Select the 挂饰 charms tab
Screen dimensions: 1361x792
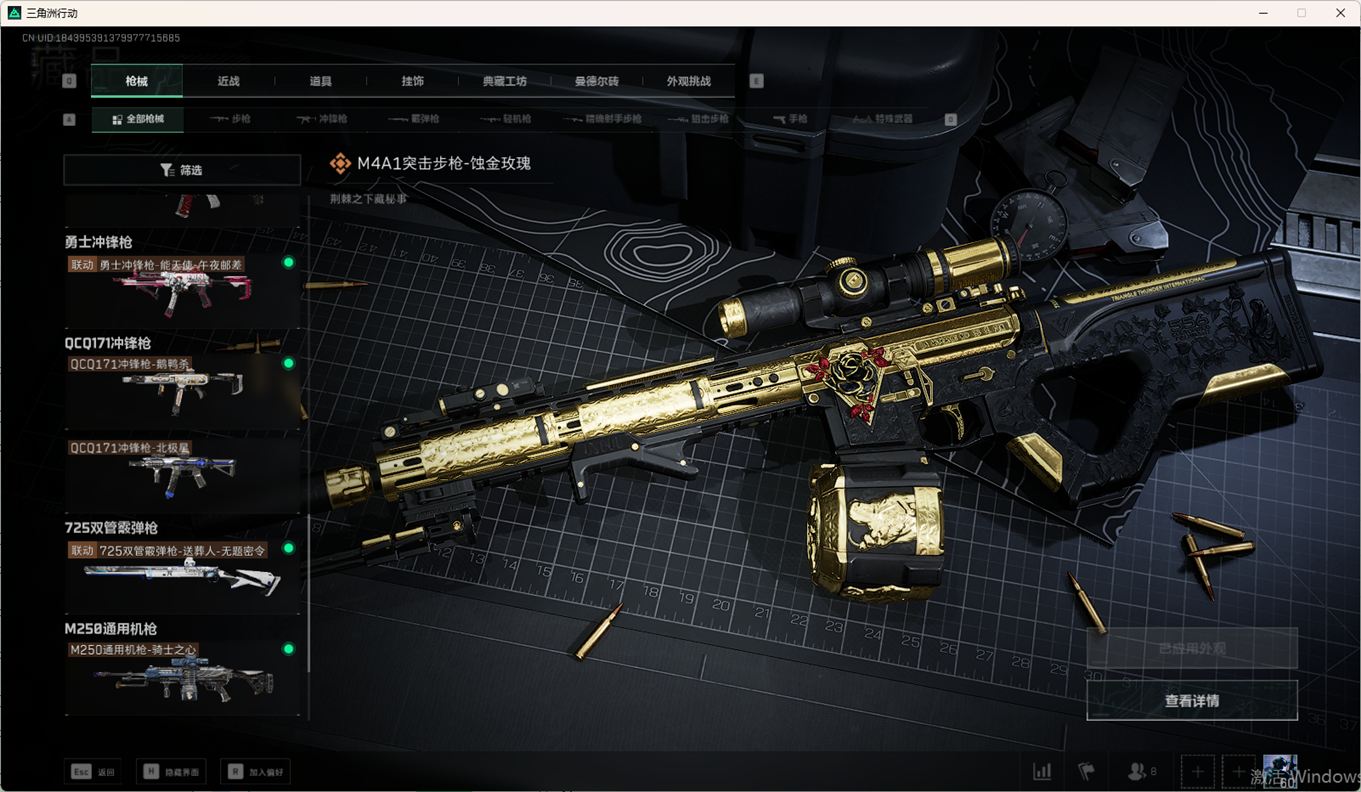pos(412,81)
